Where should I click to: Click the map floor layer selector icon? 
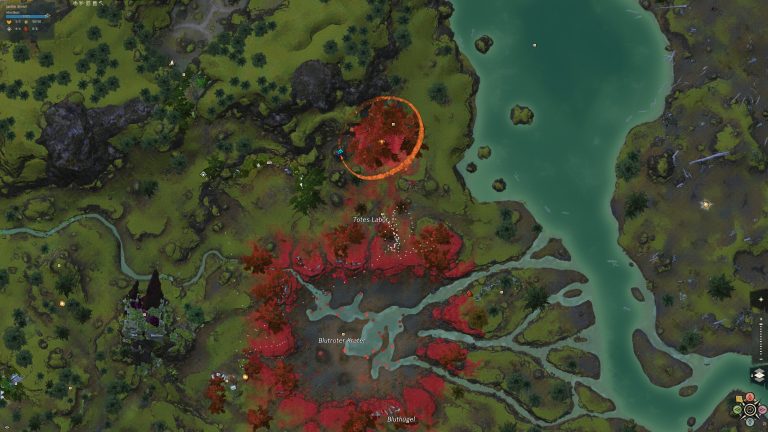pos(757,375)
